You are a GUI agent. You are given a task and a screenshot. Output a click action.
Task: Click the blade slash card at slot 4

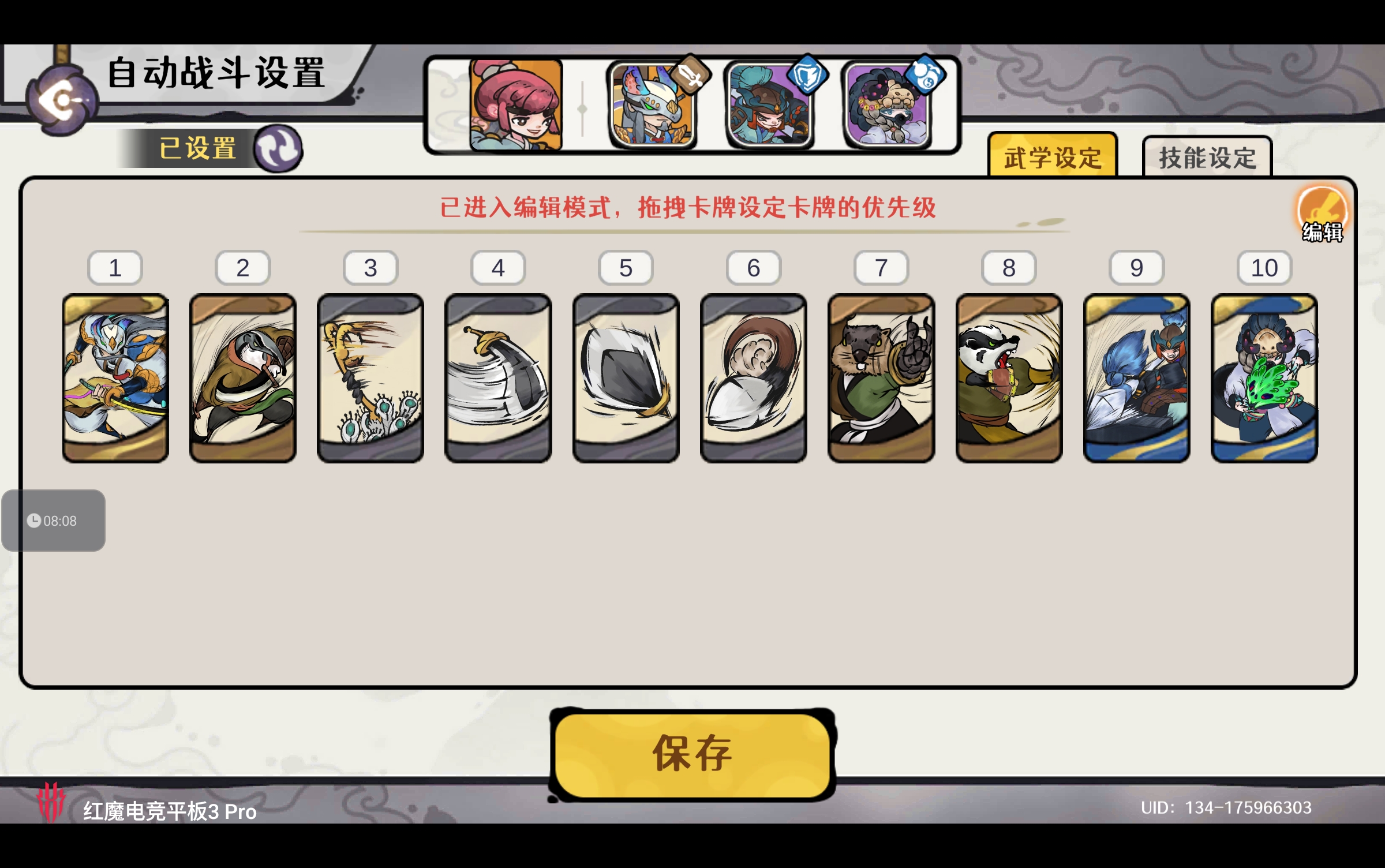coord(498,381)
